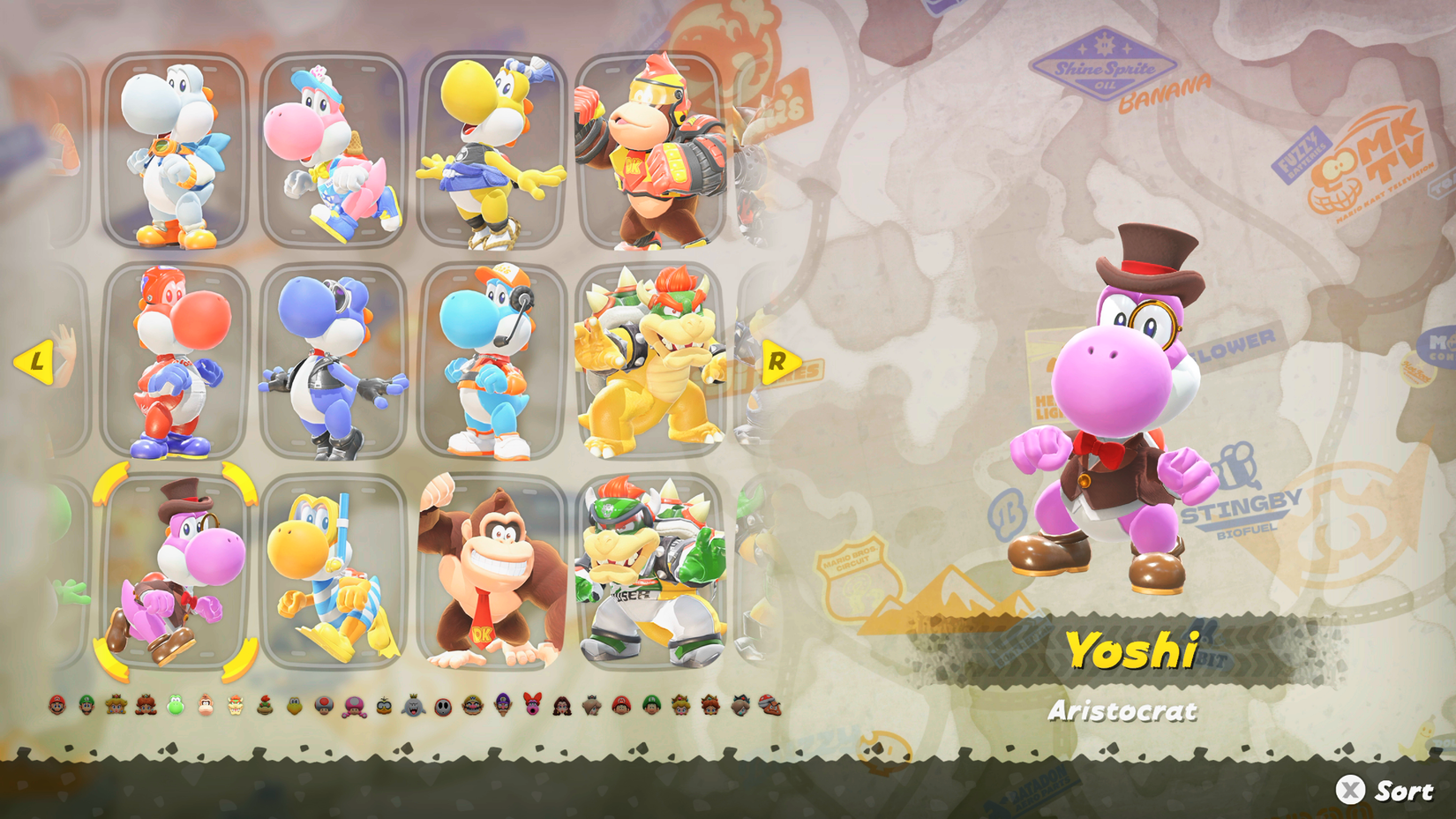Select the King Boo character icon
The height and width of the screenshot is (819, 1456).
click(x=412, y=706)
